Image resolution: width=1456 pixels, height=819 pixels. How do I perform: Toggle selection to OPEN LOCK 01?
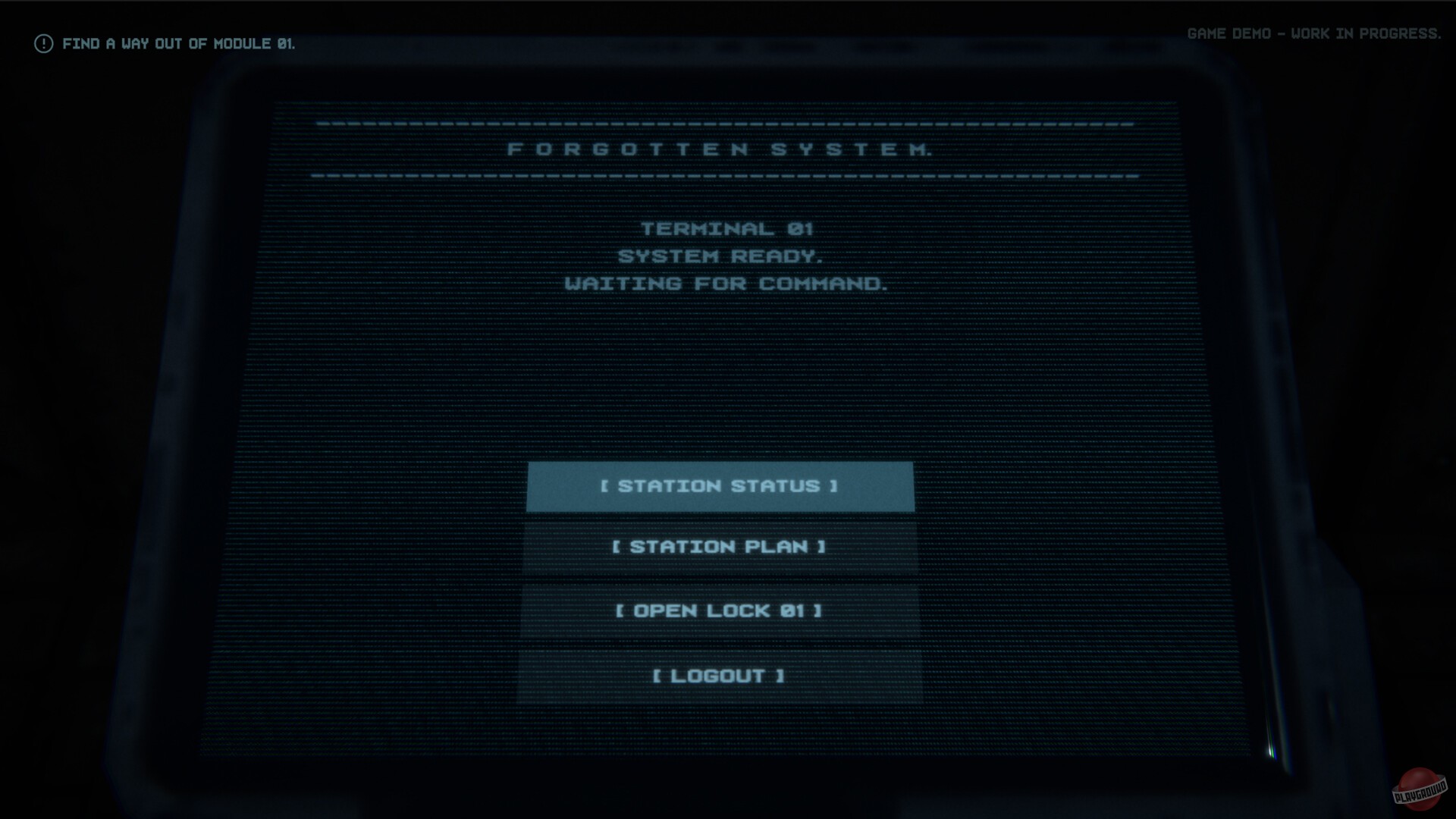(719, 610)
